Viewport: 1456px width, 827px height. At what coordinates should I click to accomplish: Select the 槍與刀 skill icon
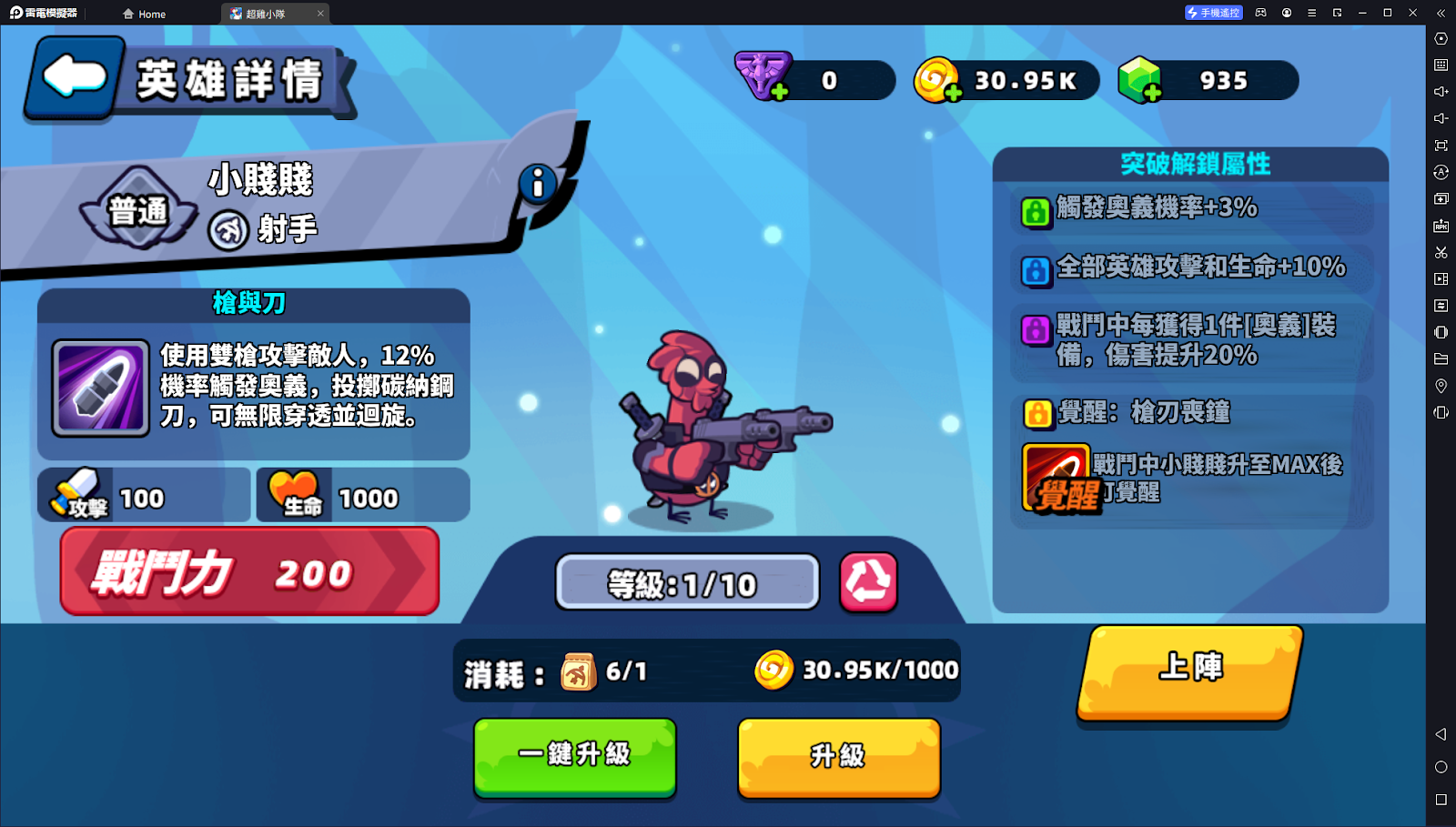100,388
